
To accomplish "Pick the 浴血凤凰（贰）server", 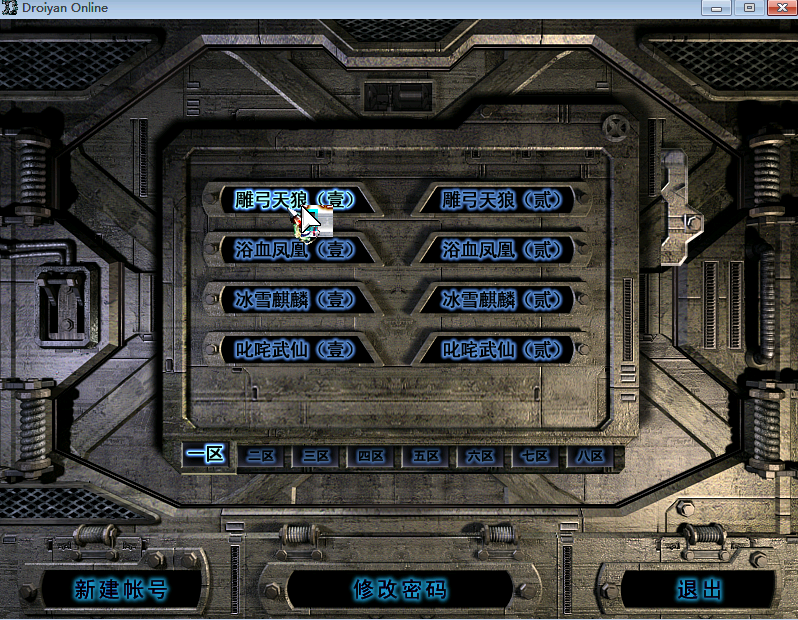I will point(502,250).
